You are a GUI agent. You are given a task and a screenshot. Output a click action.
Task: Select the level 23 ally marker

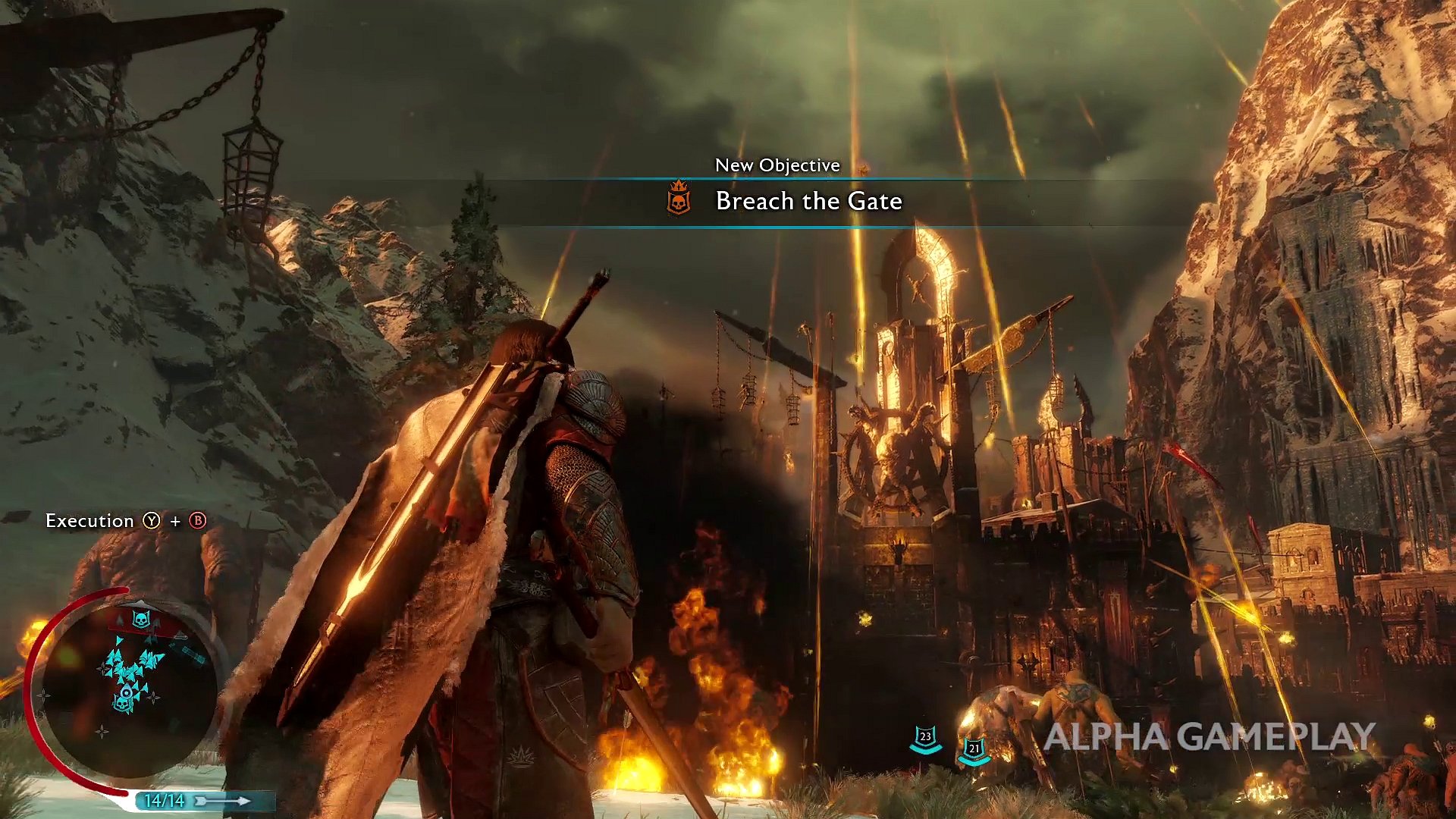(925, 738)
